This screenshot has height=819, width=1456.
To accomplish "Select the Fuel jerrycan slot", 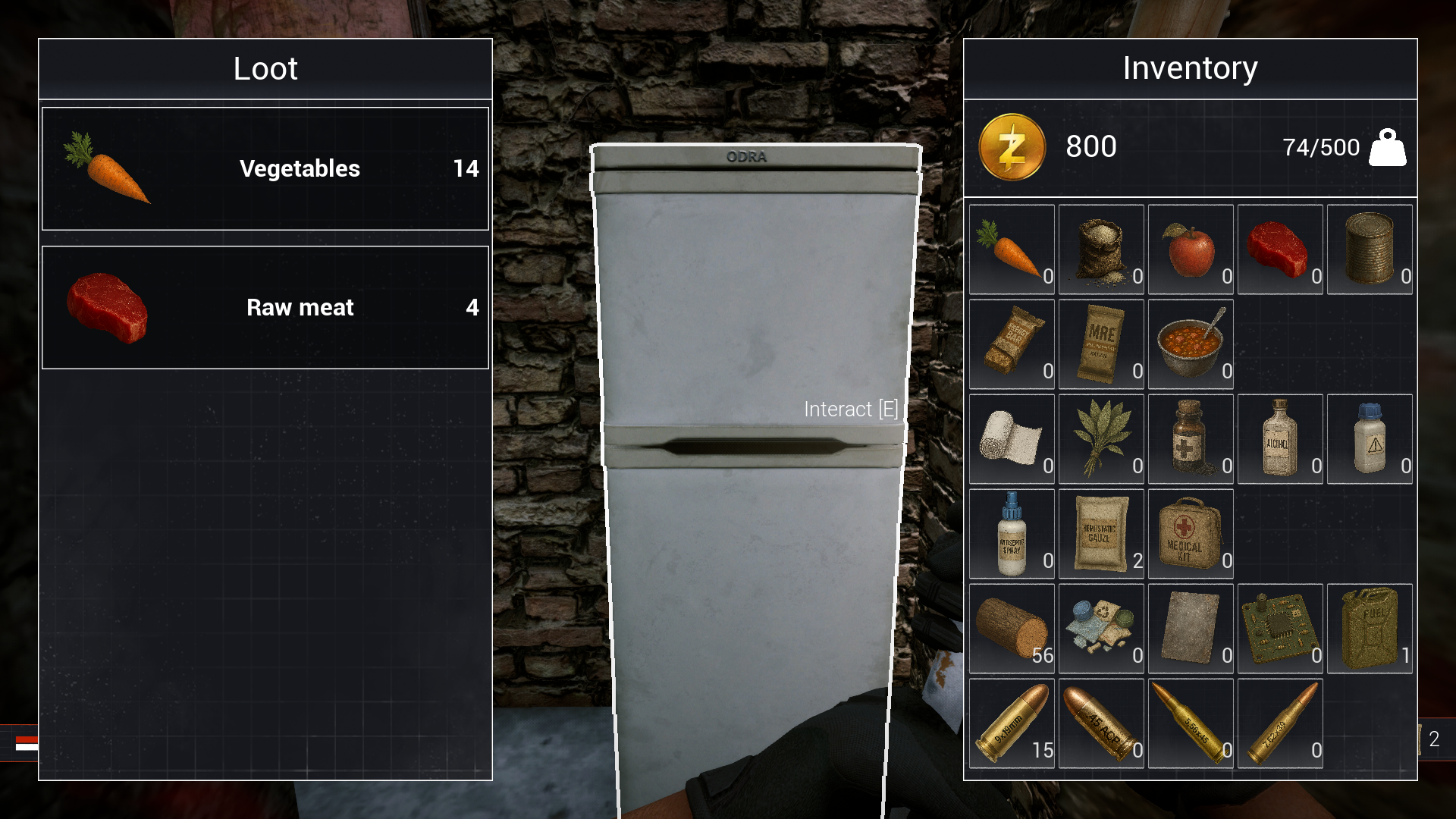I will click(1370, 629).
